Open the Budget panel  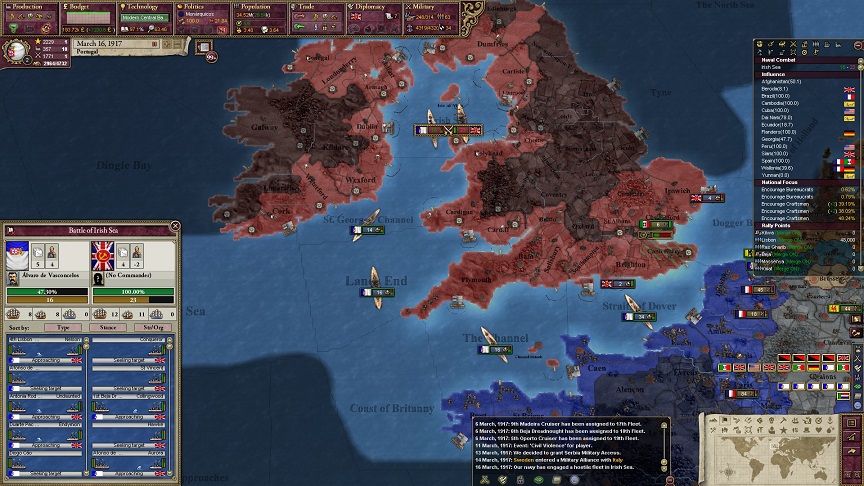pyautogui.click(x=88, y=7)
